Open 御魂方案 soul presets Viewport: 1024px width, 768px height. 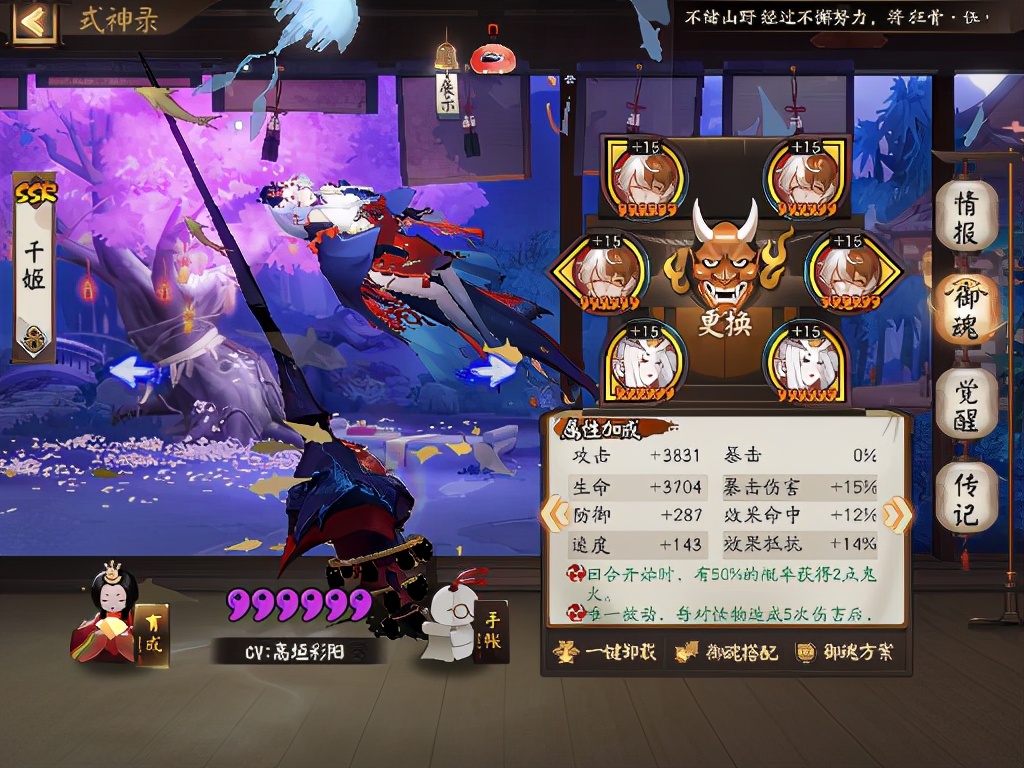(845, 653)
